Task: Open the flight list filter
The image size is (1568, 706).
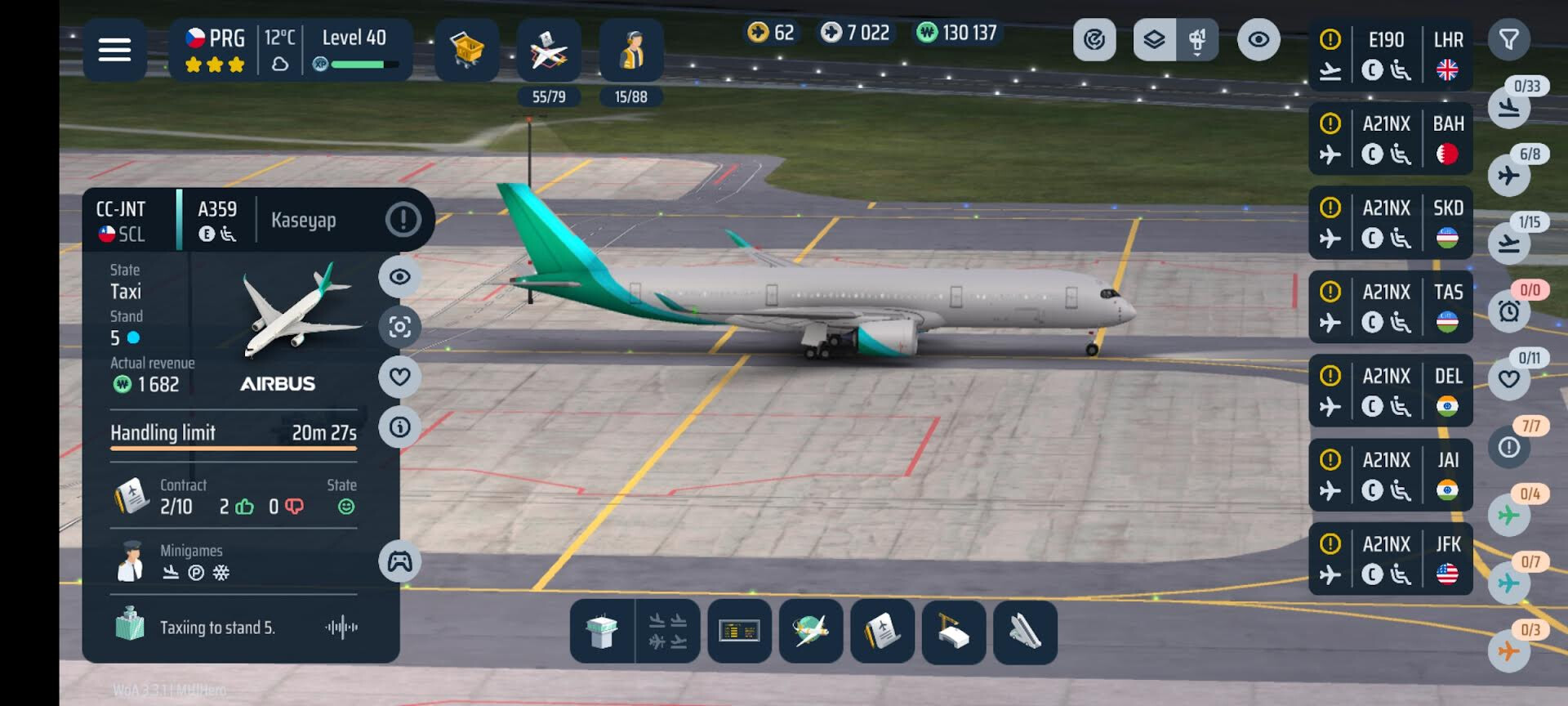Action: pyautogui.click(x=1508, y=39)
